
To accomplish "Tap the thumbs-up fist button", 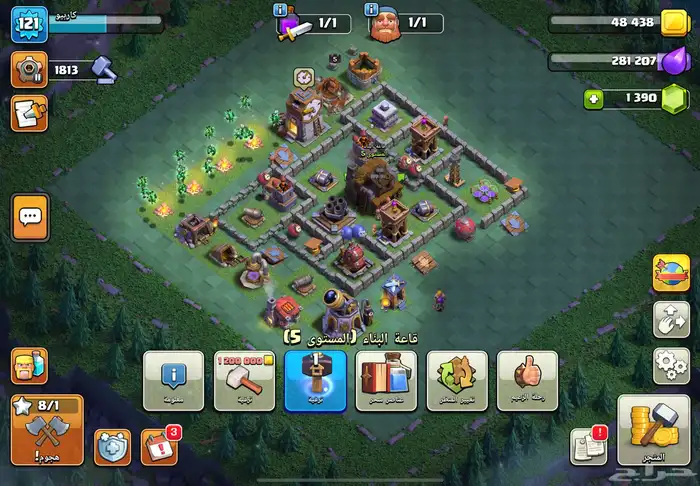I will click(527, 380).
